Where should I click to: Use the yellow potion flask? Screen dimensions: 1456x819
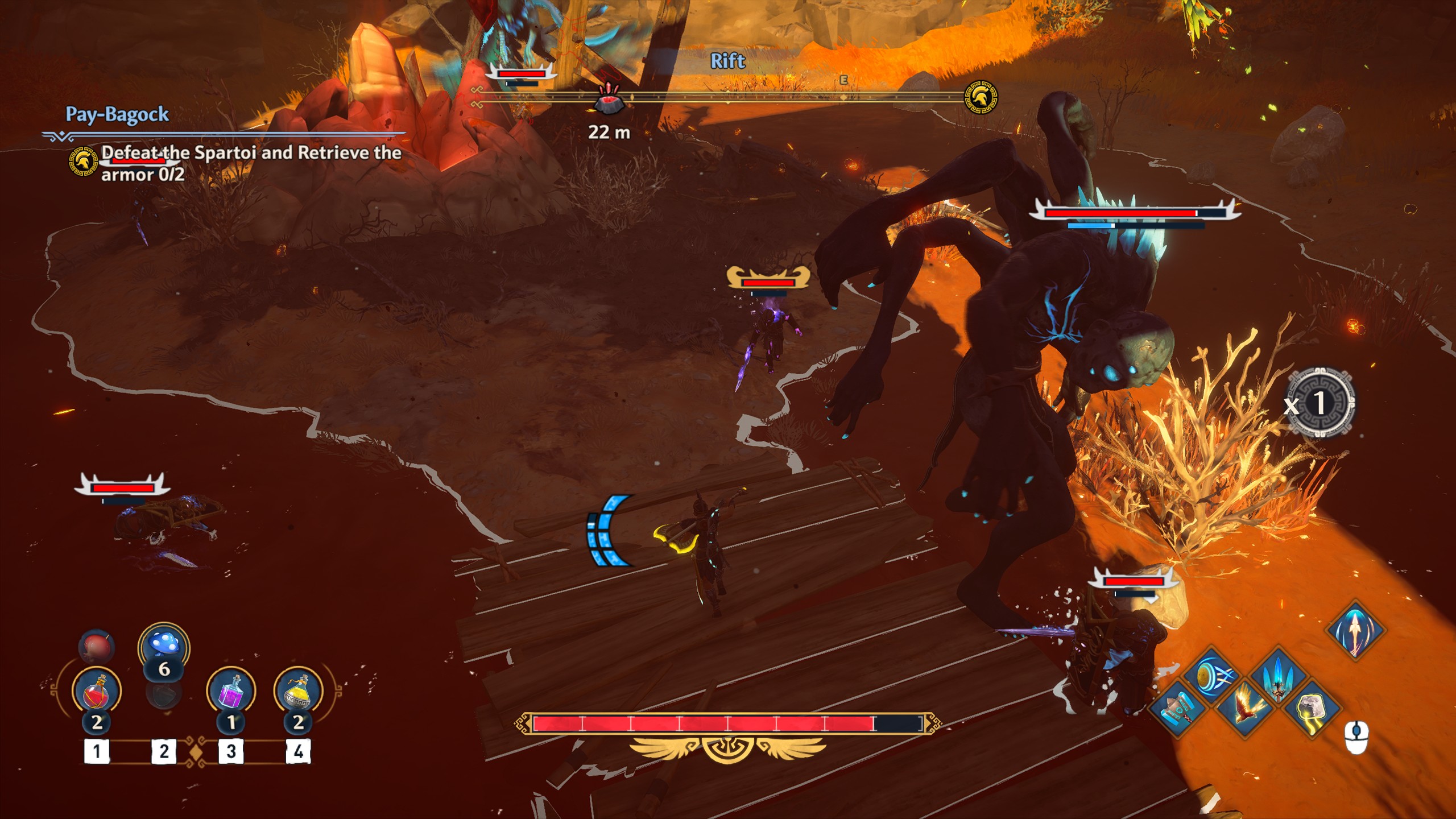pos(298,691)
